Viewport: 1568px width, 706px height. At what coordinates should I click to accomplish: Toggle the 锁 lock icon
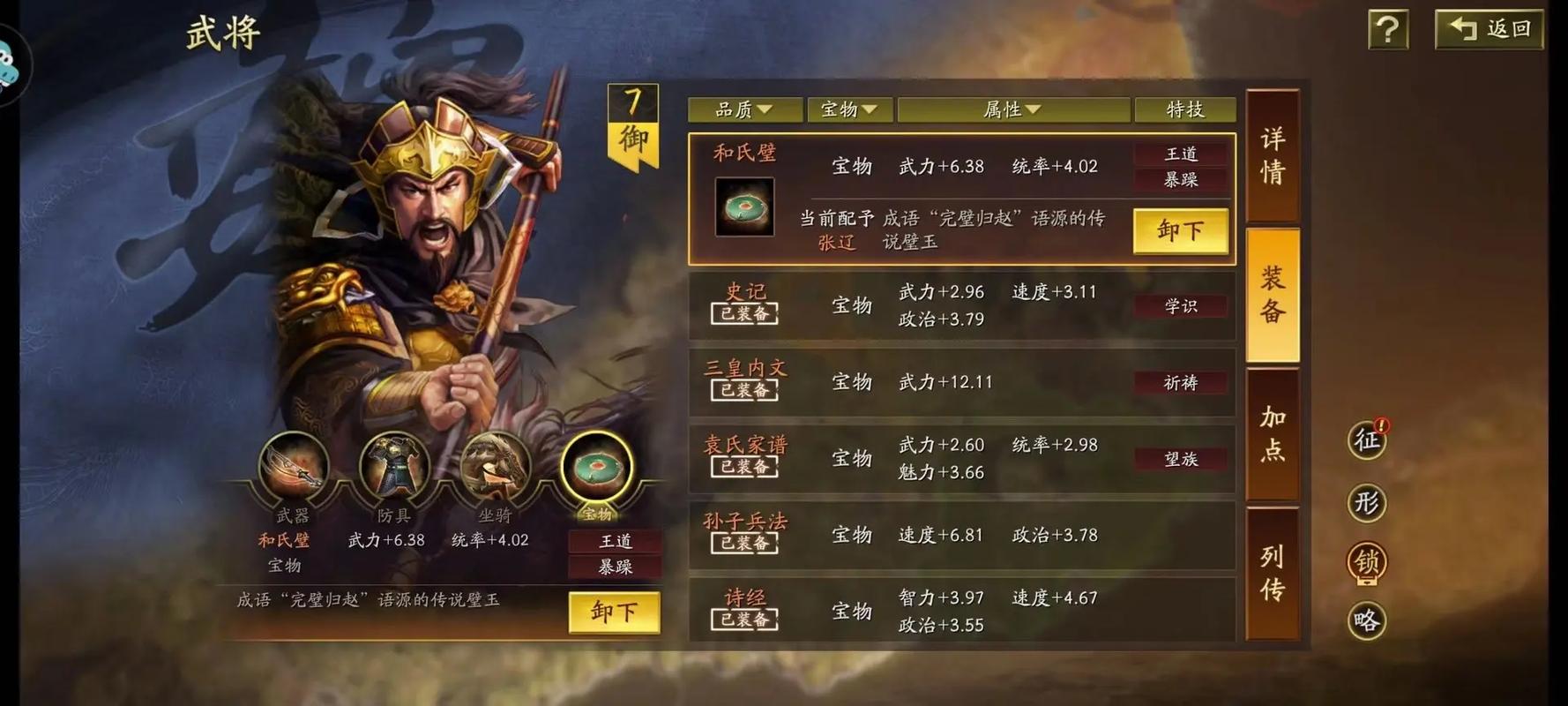click(1366, 560)
